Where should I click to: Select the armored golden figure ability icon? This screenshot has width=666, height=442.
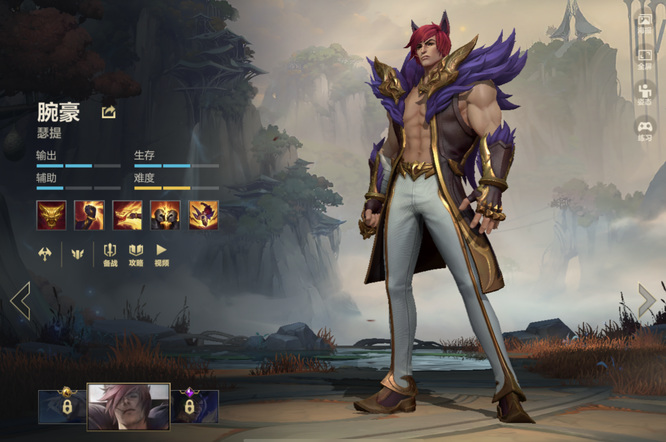165,215
